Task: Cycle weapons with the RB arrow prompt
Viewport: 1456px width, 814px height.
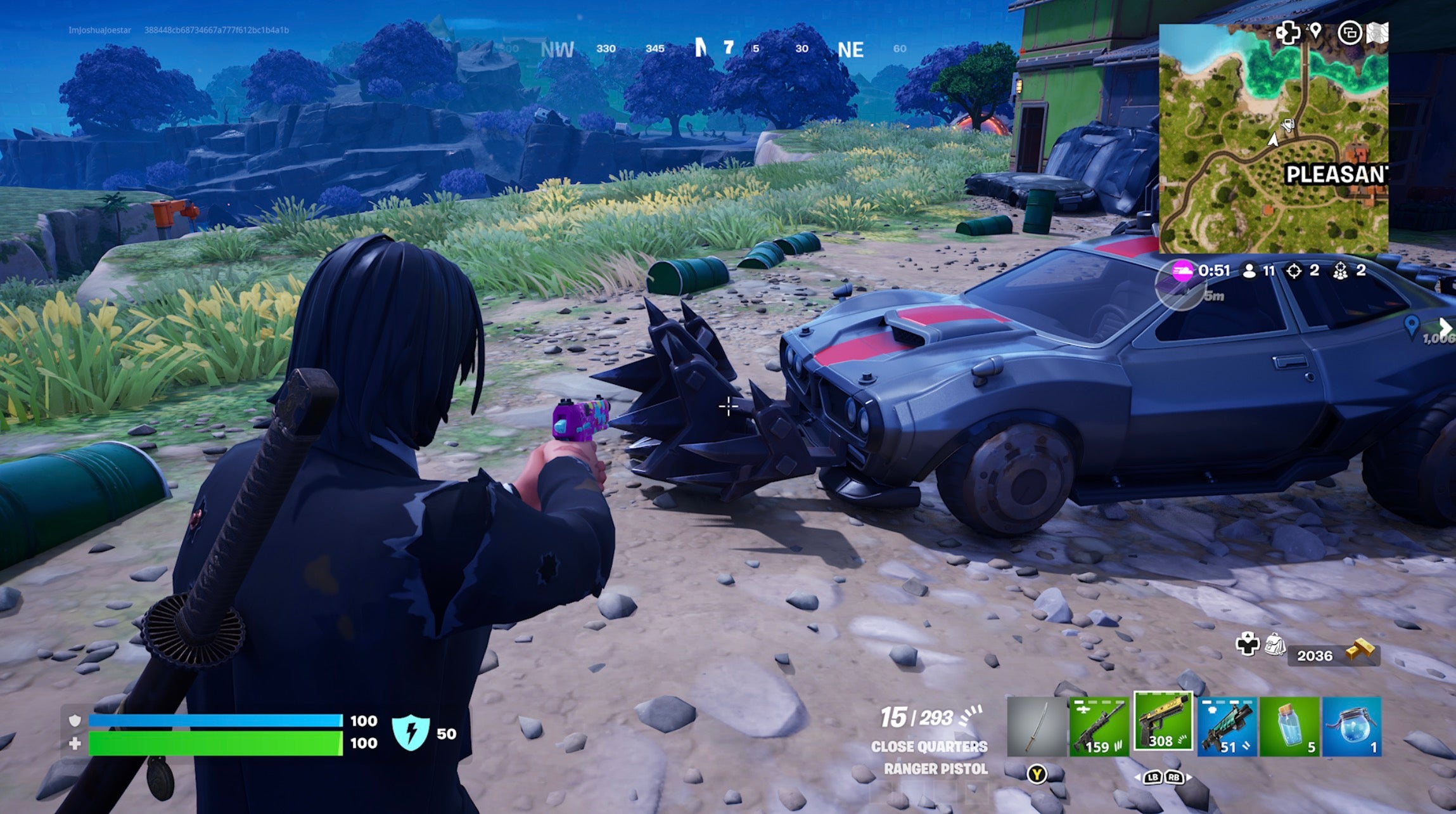Action: tap(1175, 778)
